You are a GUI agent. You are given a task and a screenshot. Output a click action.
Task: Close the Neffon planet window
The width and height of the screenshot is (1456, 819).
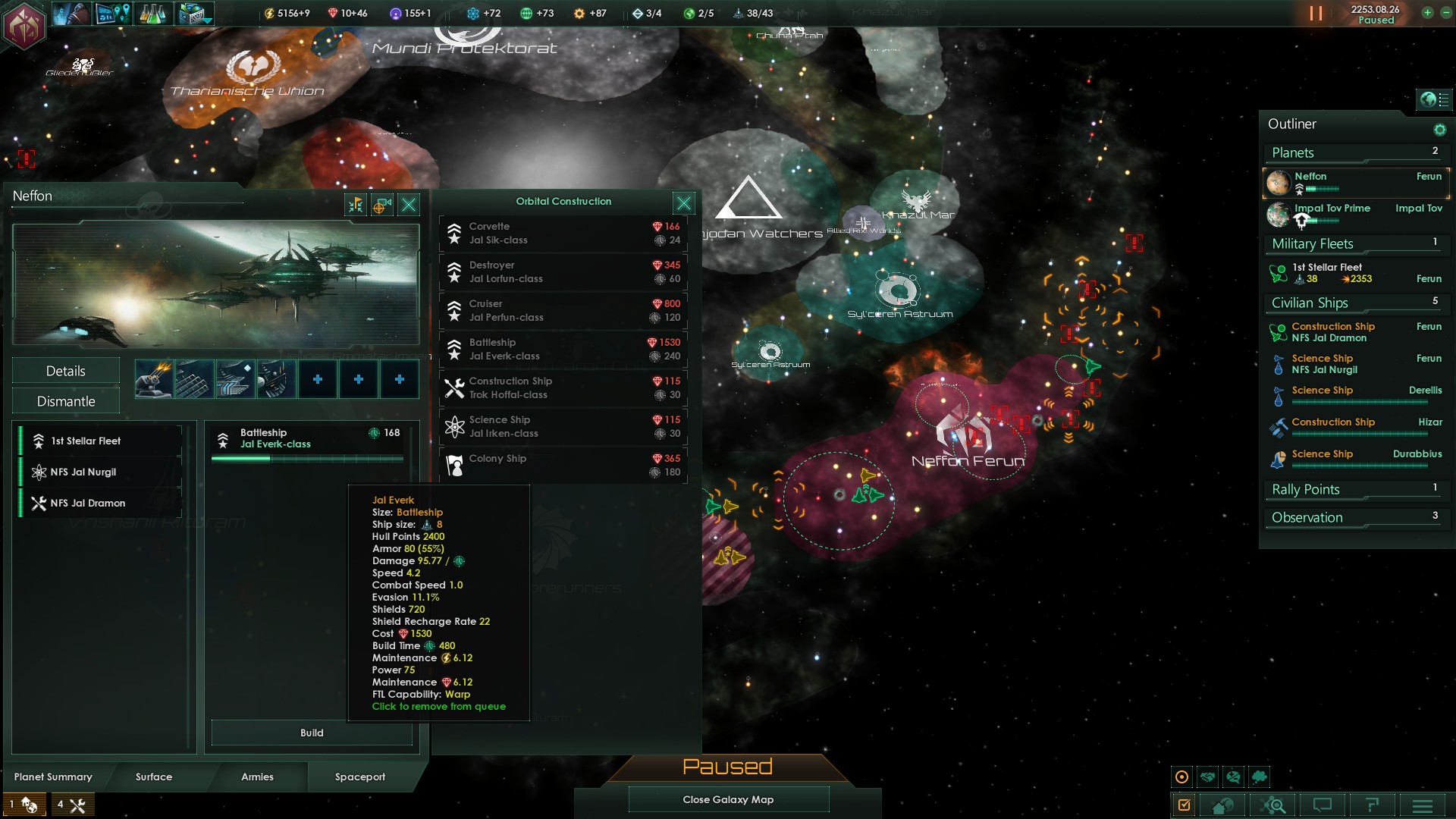(x=409, y=205)
